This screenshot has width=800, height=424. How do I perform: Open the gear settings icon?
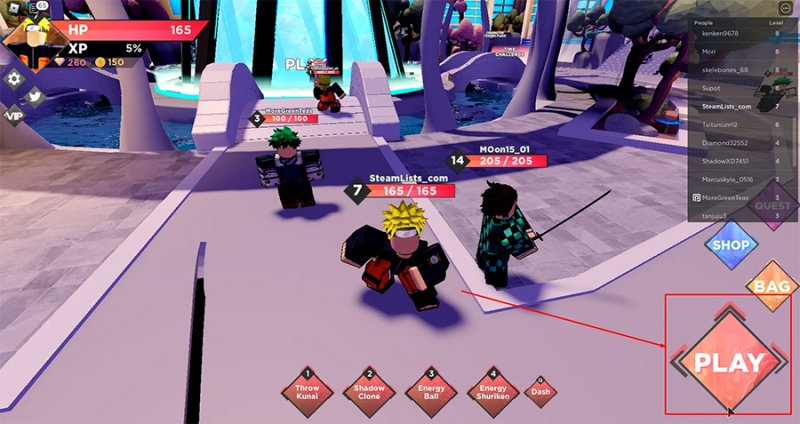coord(14,78)
